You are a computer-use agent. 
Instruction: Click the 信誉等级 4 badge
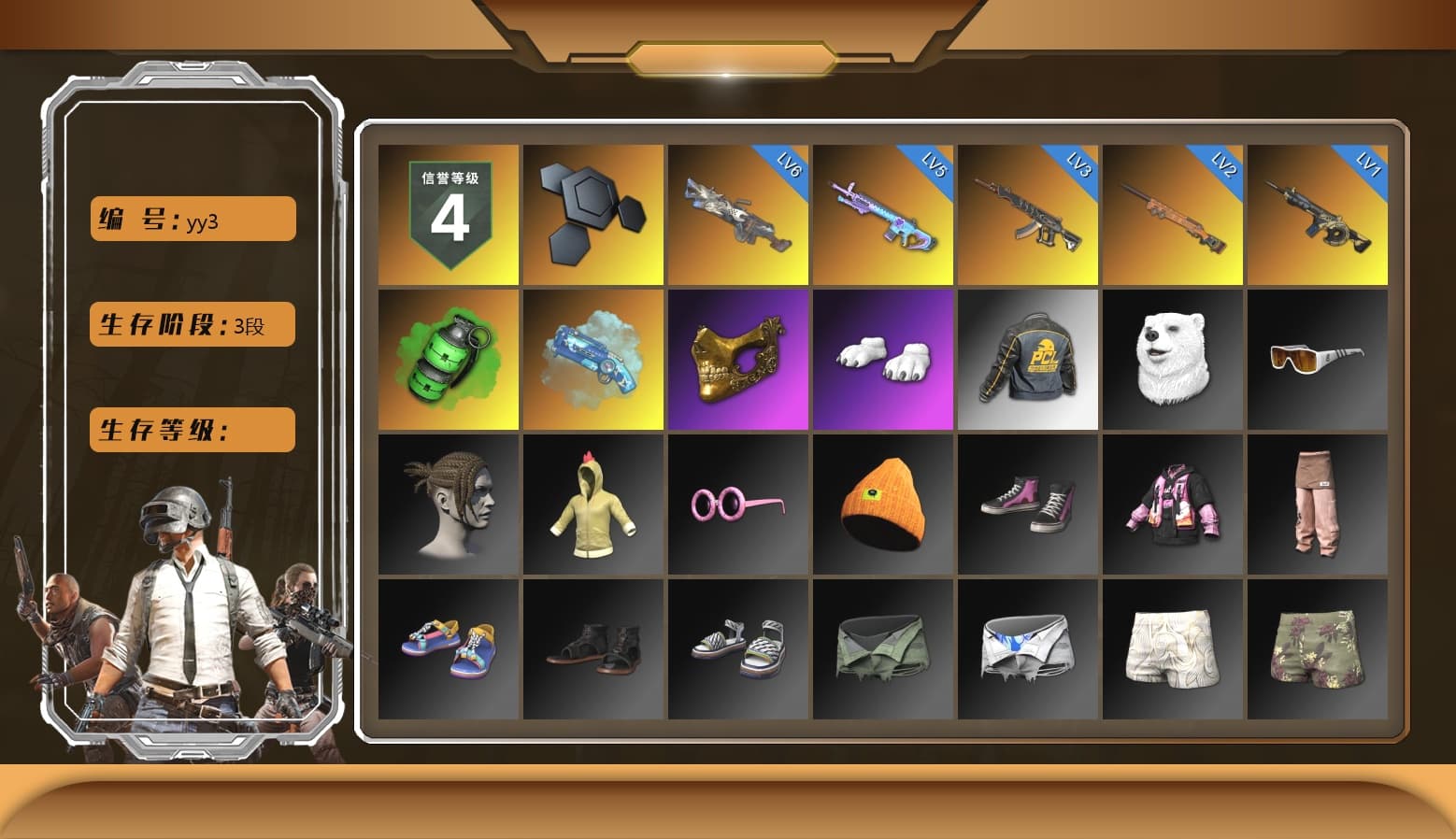(x=447, y=215)
